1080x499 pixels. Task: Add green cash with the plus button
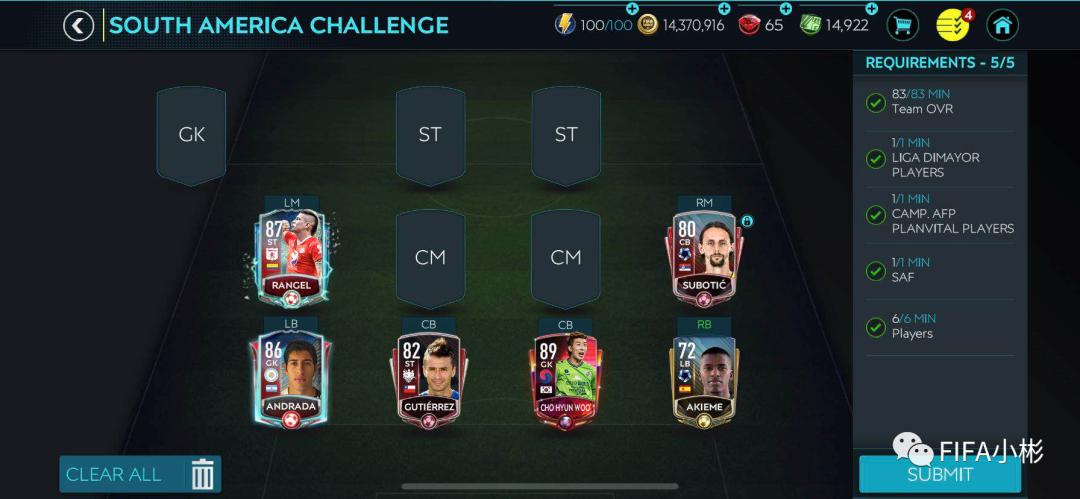pos(871,8)
